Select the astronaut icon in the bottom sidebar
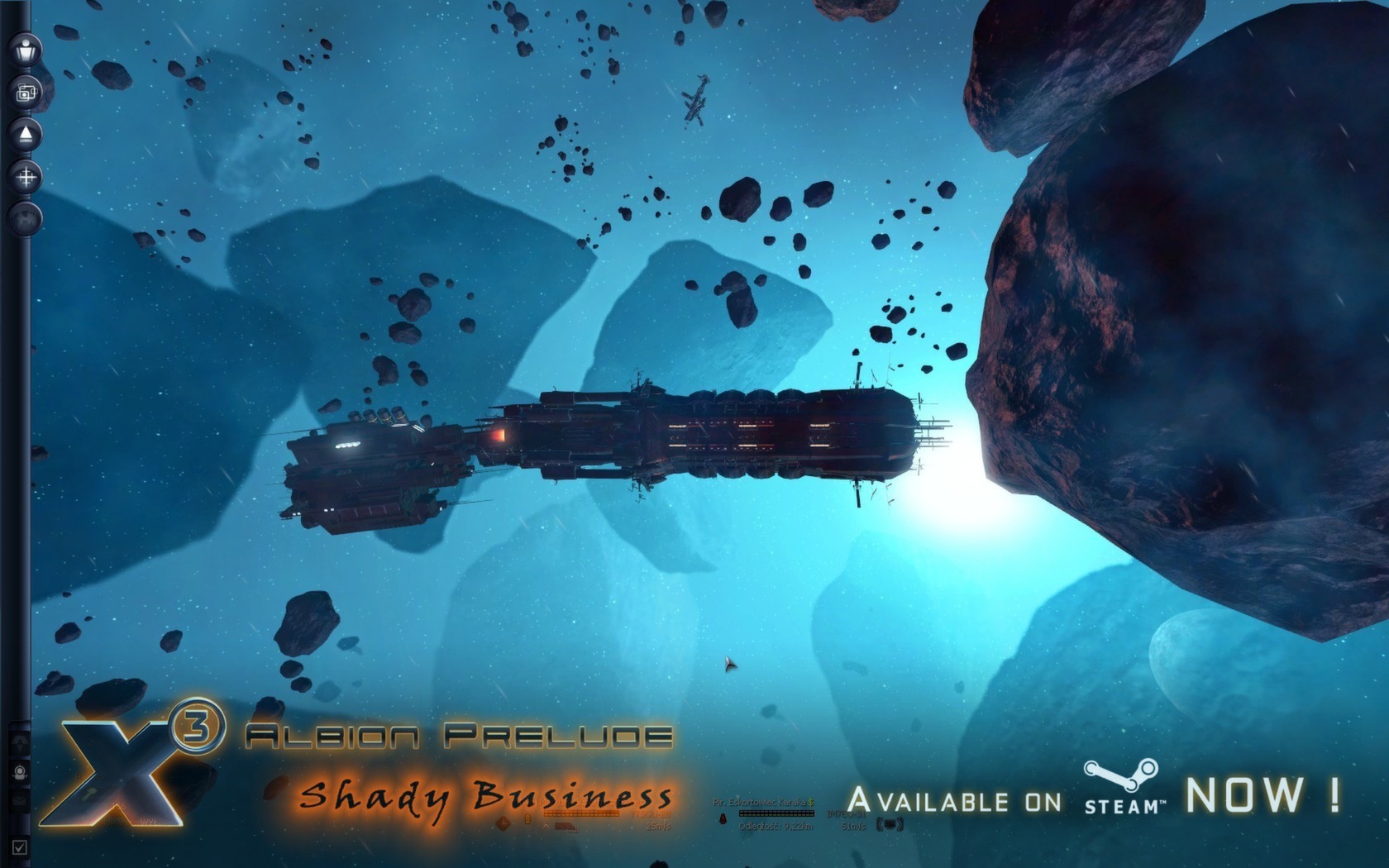Image resolution: width=1389 pixels, height=868 pixels. click(x=19, y=772)
